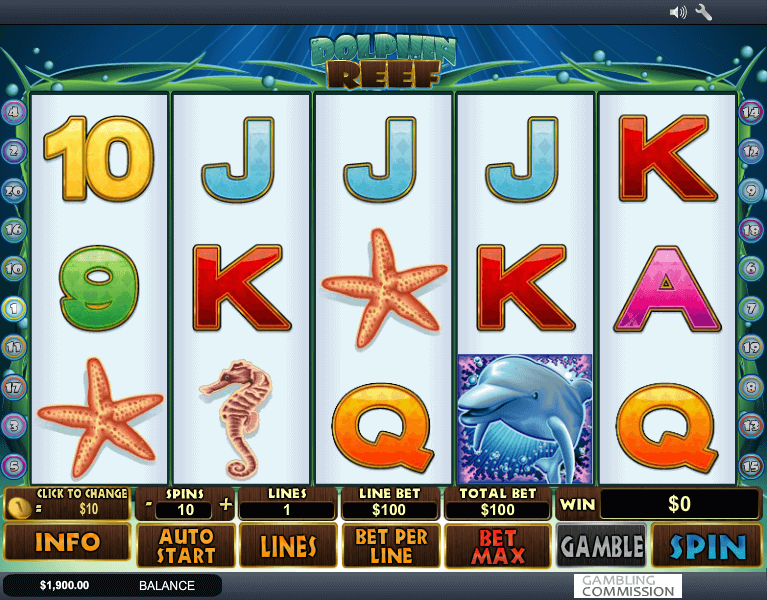Image resolution: width=767 pixels, height=600 pixels.
Task: Open settings with the wrench icon
Action: (x=704, y=13)
